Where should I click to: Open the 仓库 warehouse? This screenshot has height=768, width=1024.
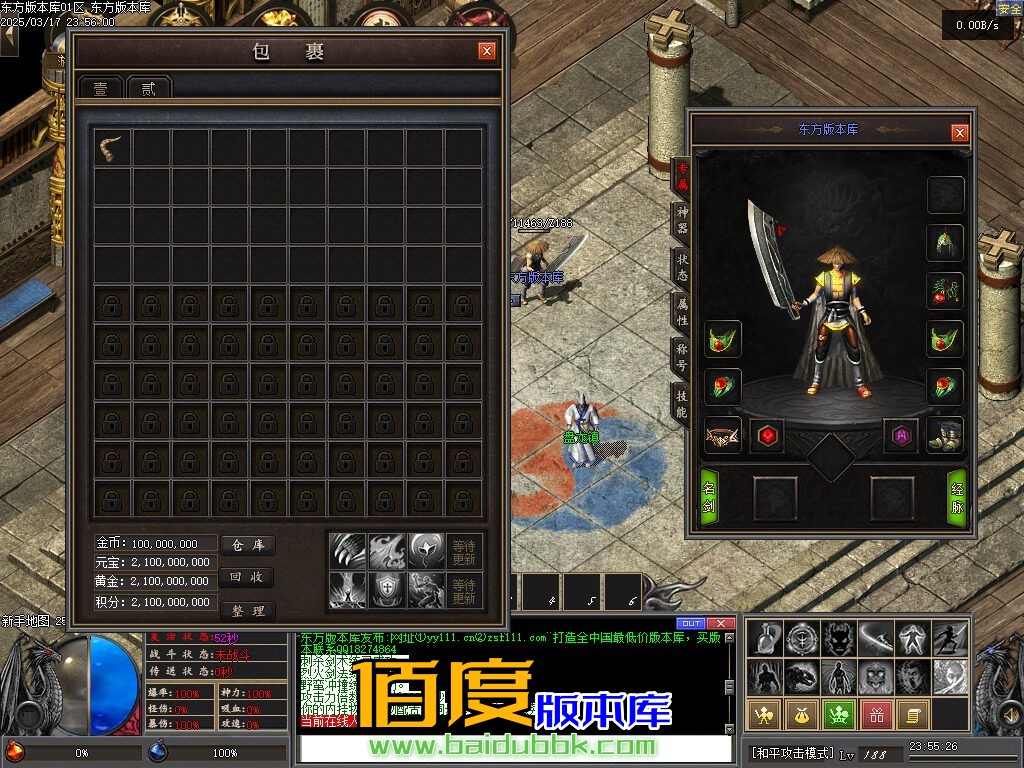(x=246, y=545)
